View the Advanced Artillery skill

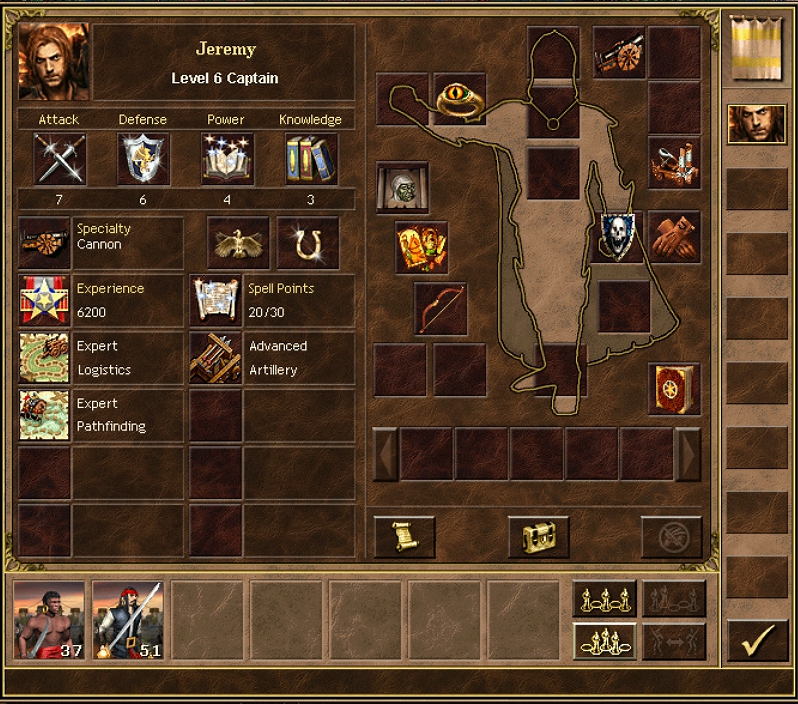coord(215,358)
